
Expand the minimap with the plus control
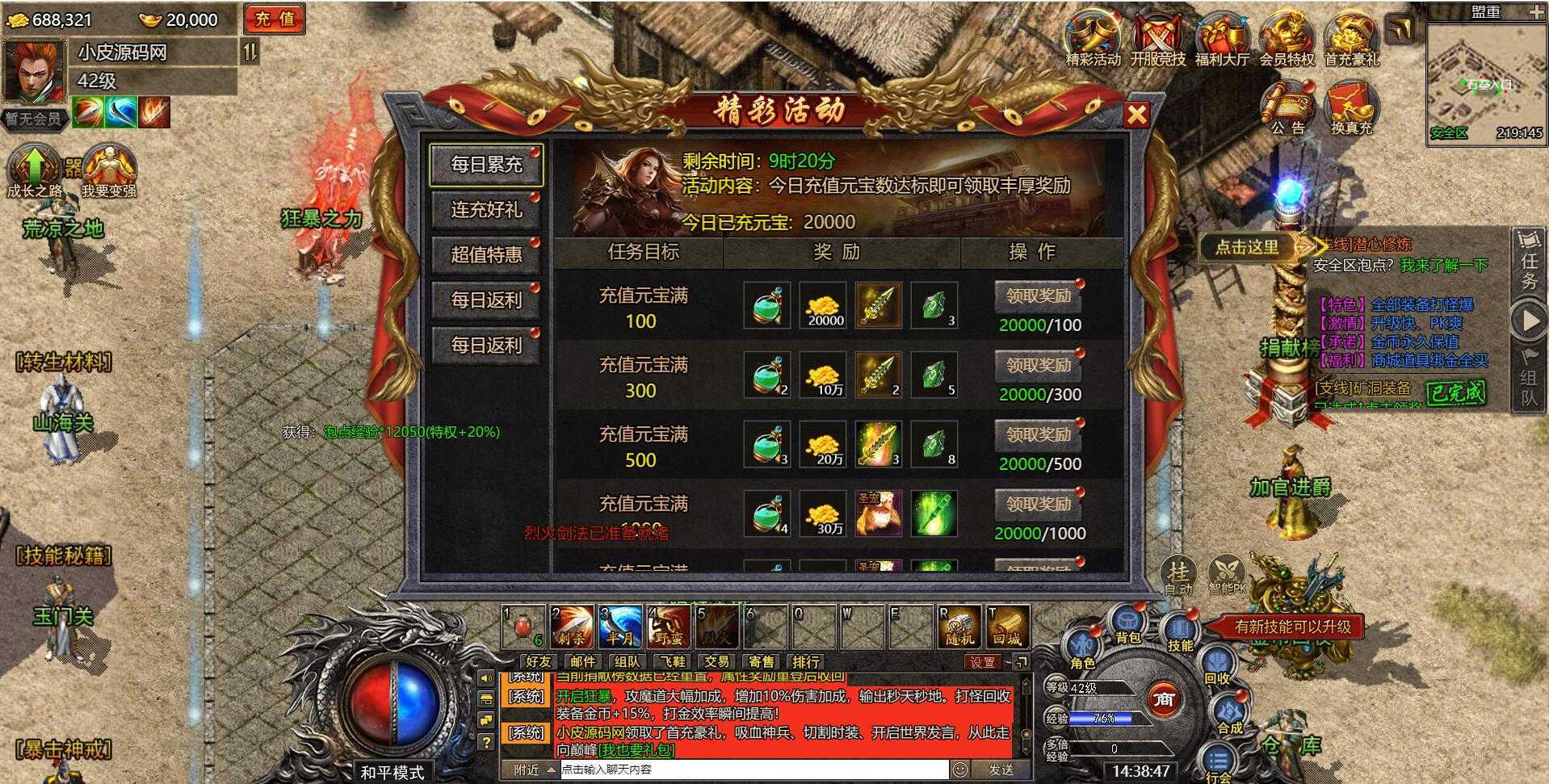[x=1539, y=12]
